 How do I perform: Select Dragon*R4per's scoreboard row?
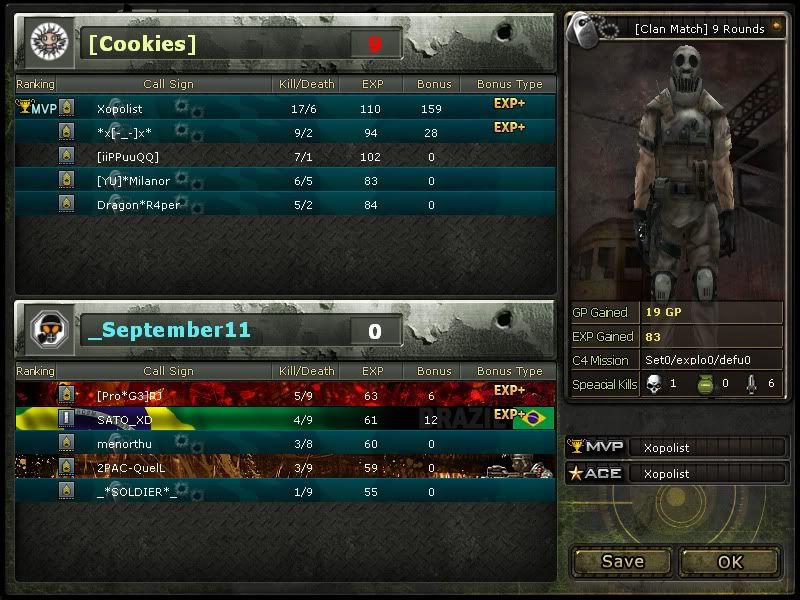pos(286,204)
